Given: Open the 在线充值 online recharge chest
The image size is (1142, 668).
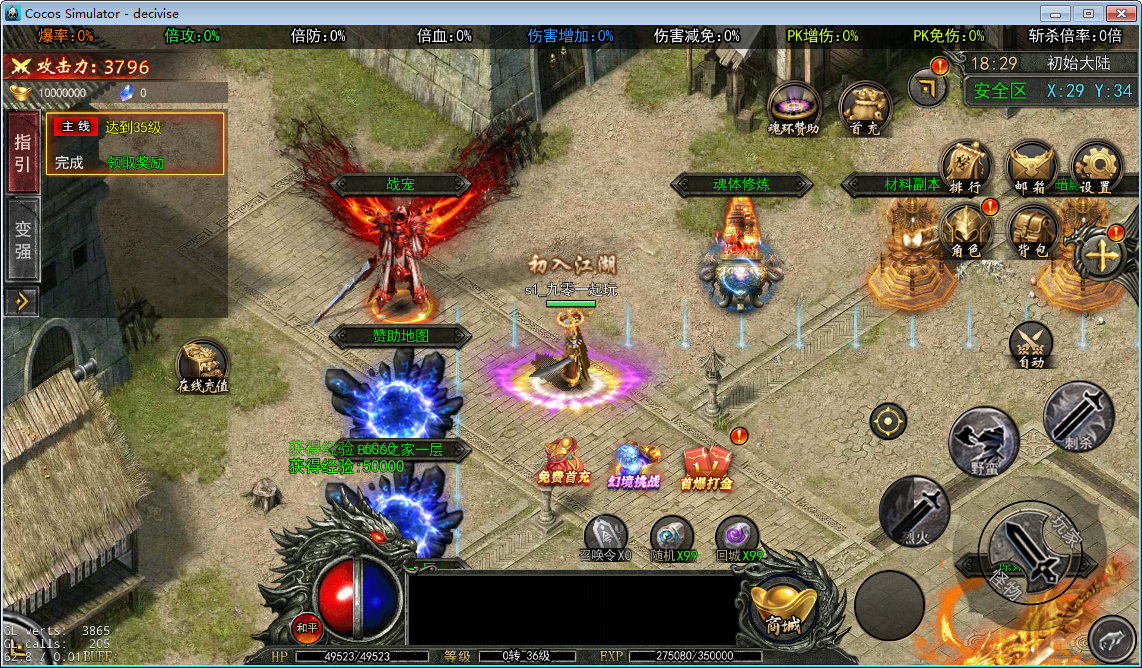Looking at the screenshot, I should coord(203,366).
